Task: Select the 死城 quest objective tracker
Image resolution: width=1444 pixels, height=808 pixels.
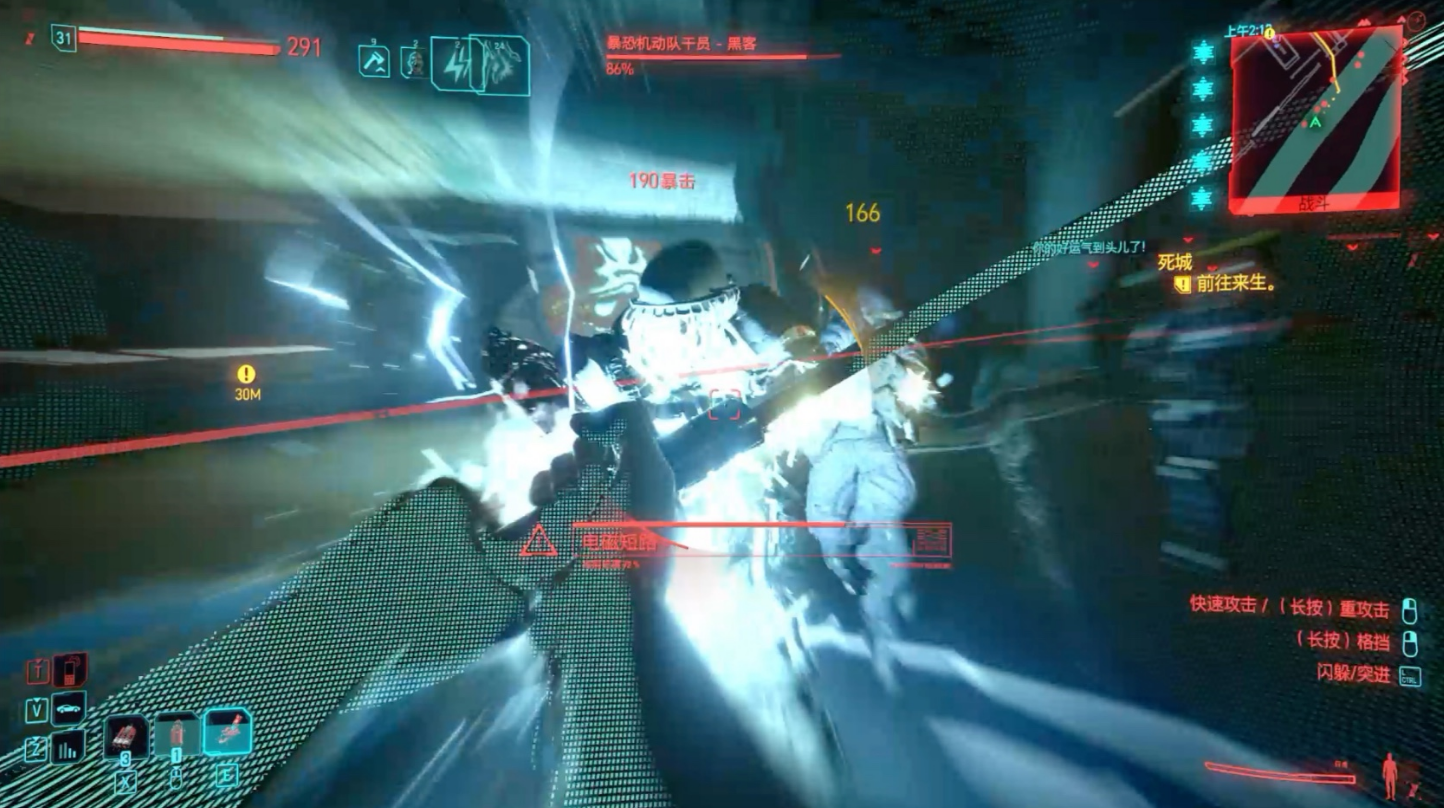Action: (x=1174, y=262)
